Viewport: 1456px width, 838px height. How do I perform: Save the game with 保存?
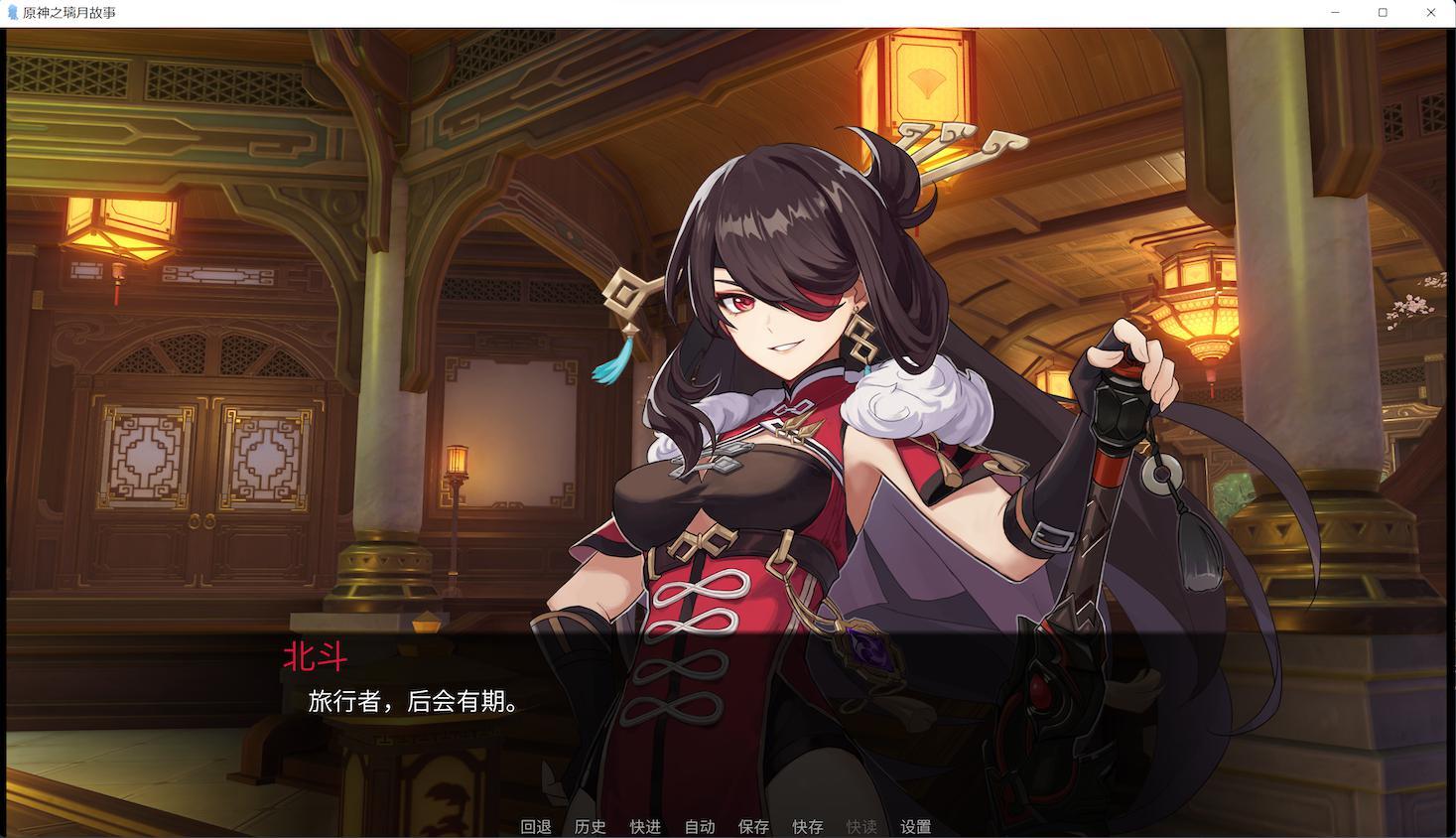[752, 825]
